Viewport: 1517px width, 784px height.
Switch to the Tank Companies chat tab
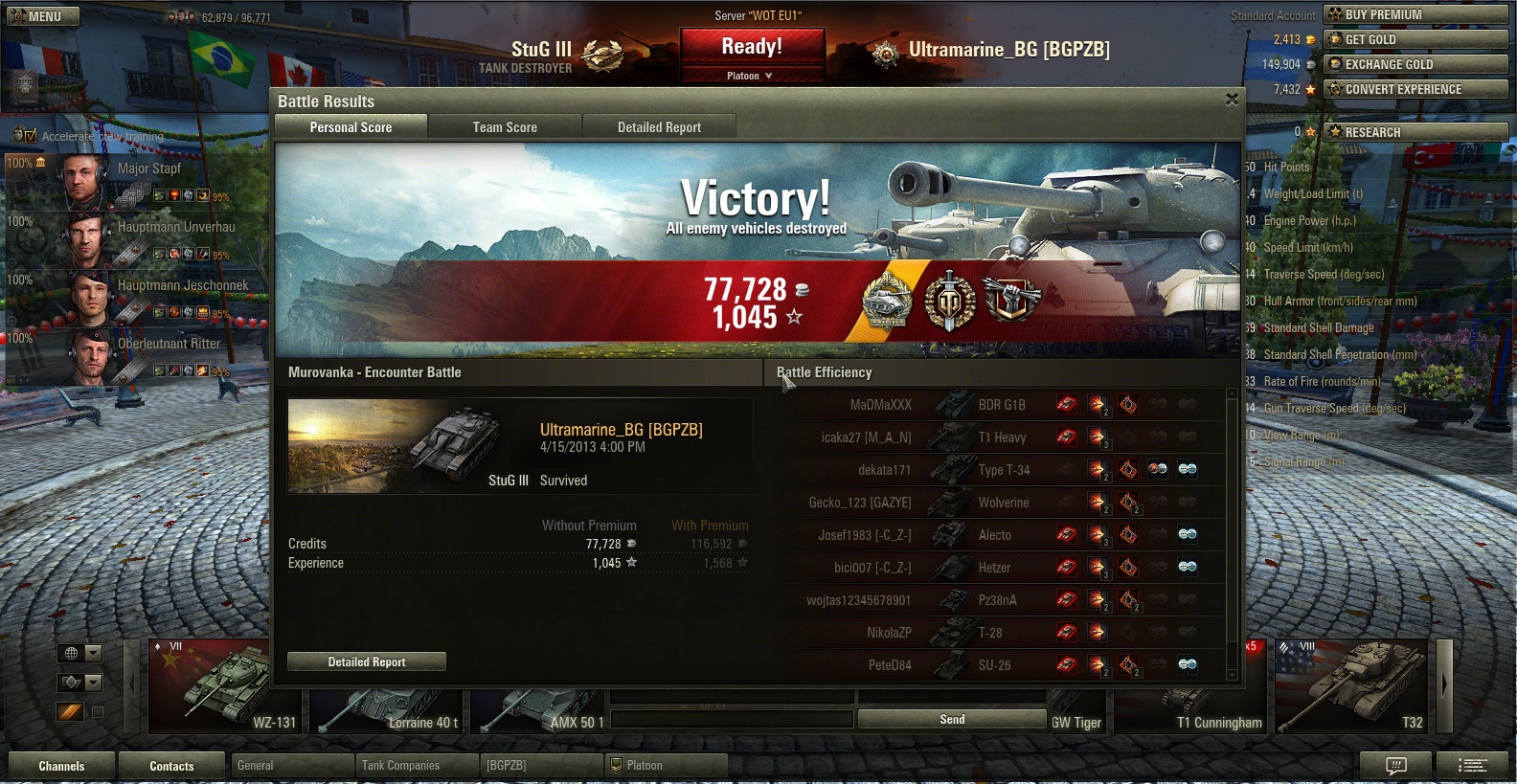[417, 766]
